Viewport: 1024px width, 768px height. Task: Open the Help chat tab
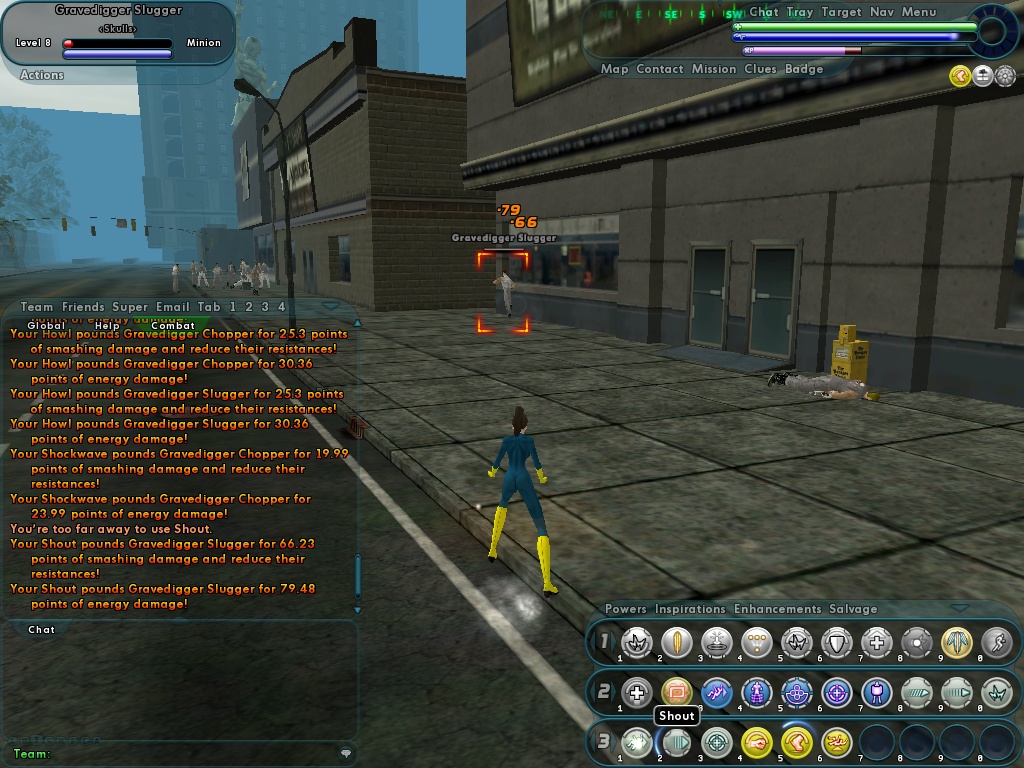coord(107,325)
